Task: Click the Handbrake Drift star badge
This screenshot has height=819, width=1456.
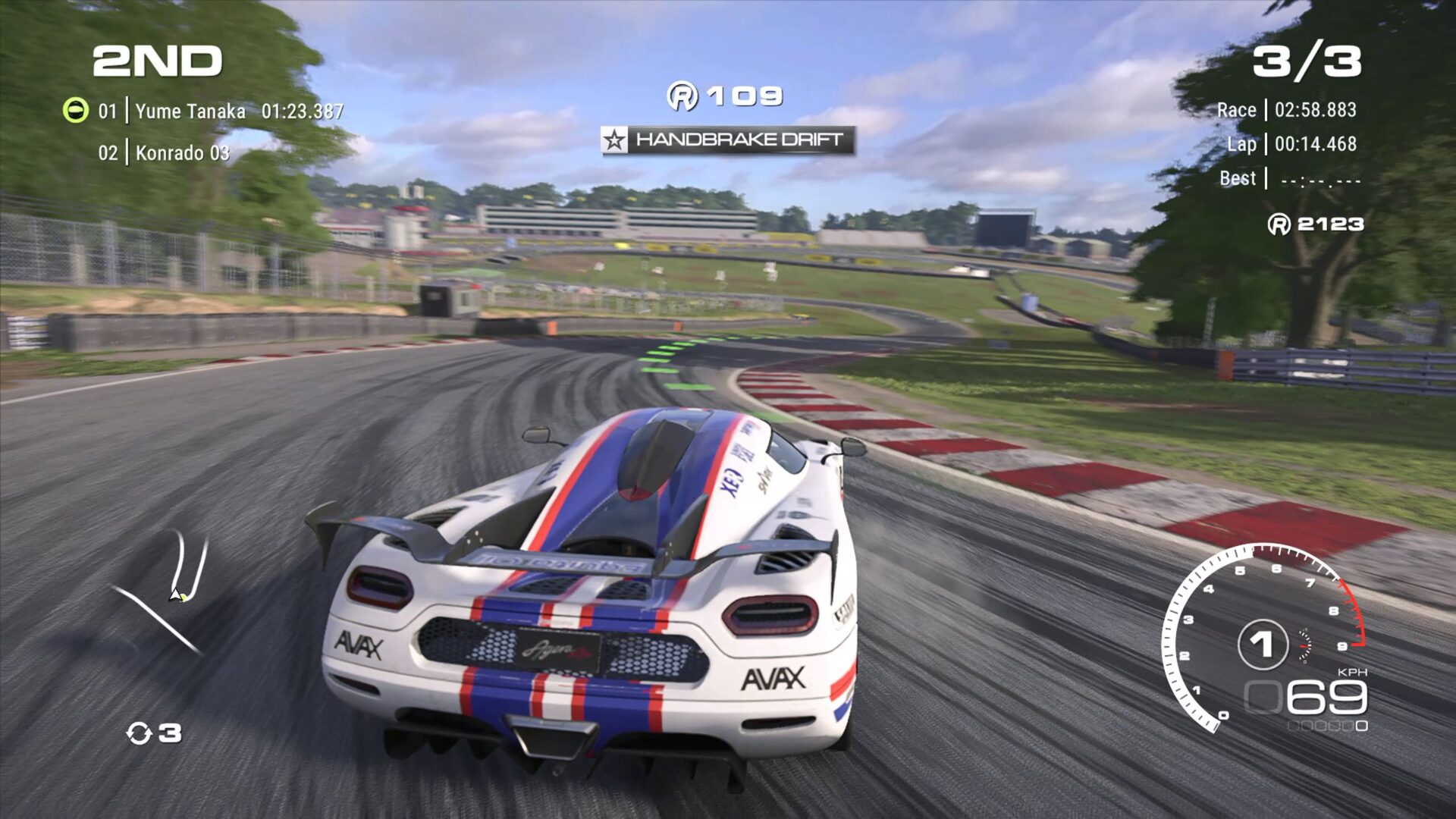Action: click(x=615, y=140)
